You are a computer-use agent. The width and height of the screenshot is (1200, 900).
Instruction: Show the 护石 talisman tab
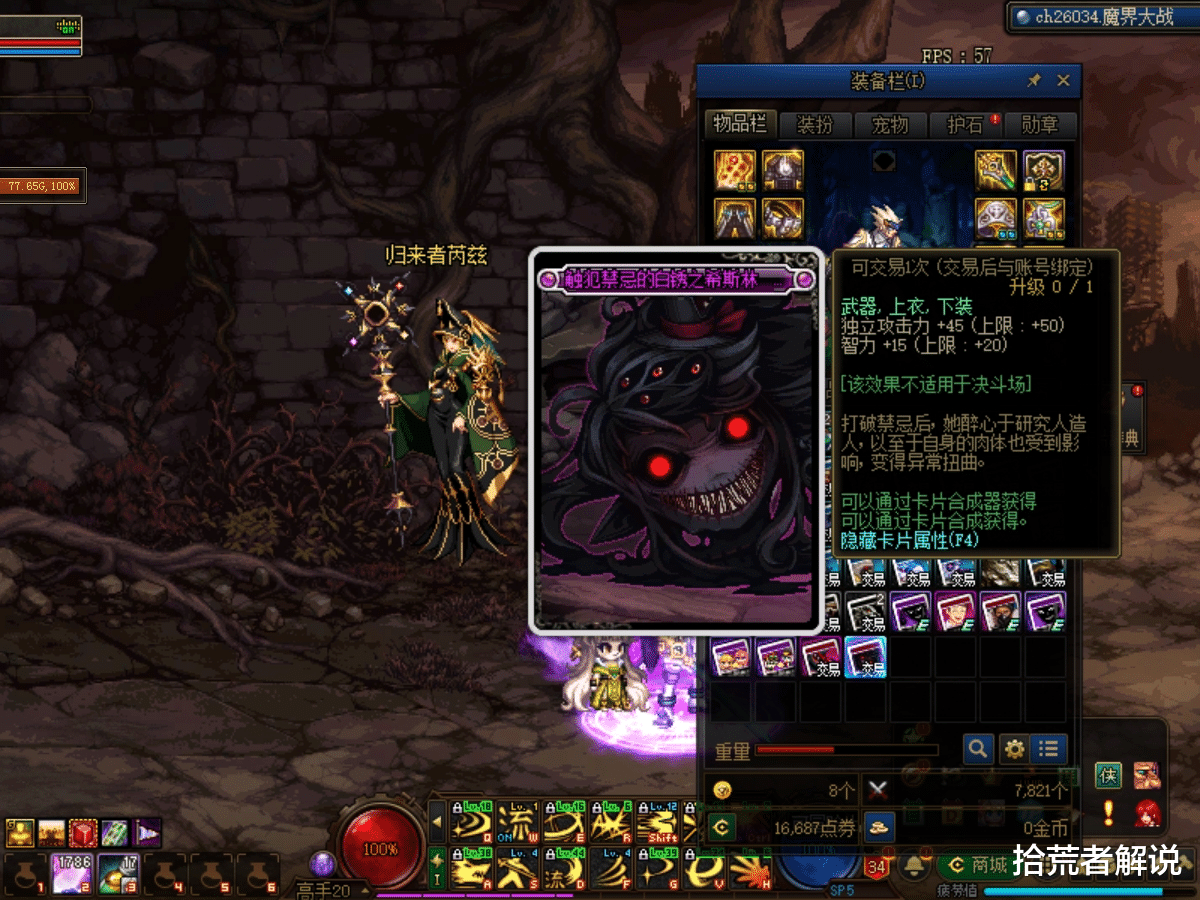point(965,125)
